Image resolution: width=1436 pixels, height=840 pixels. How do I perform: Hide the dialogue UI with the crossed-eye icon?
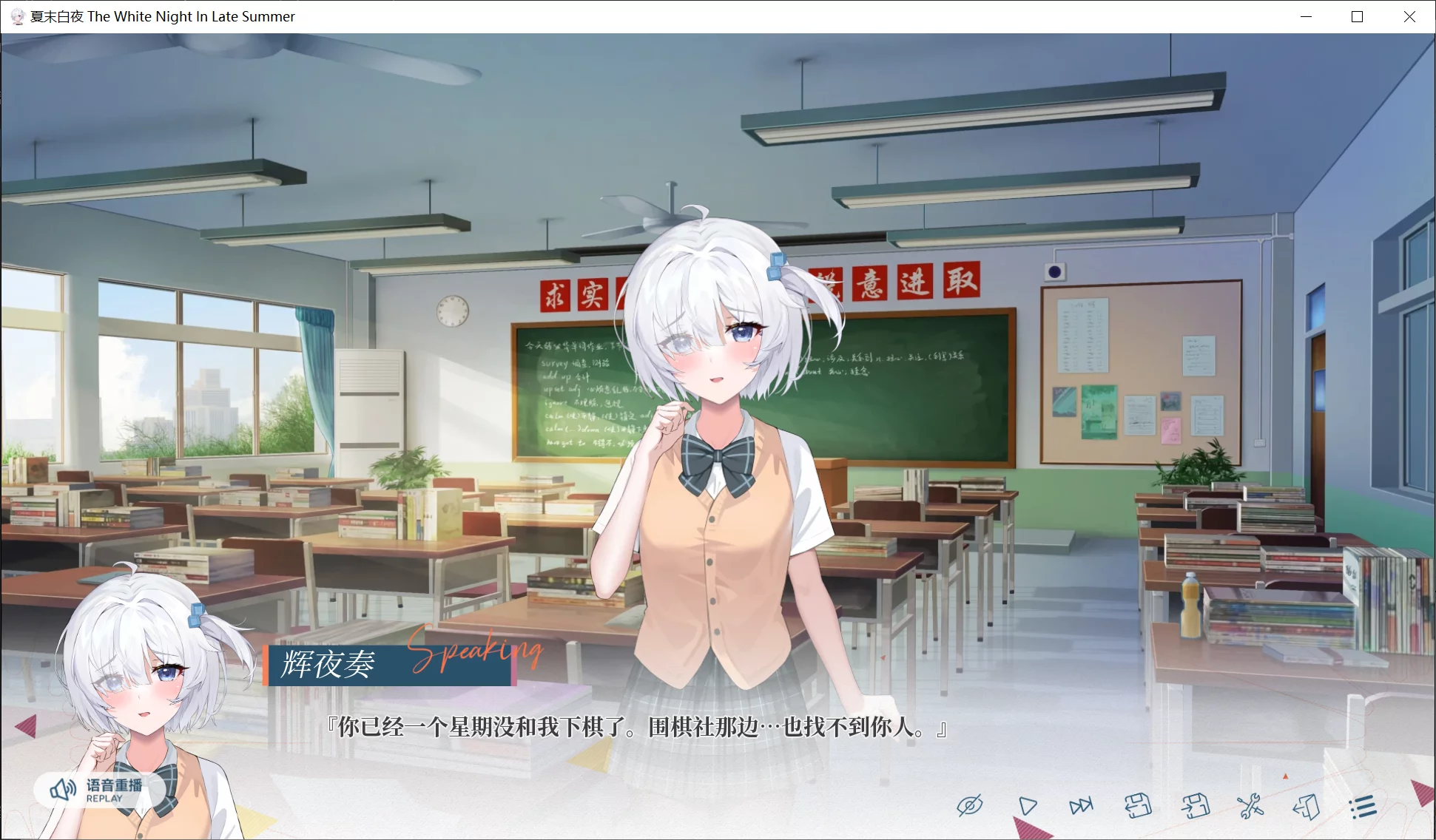pos(971,806)
